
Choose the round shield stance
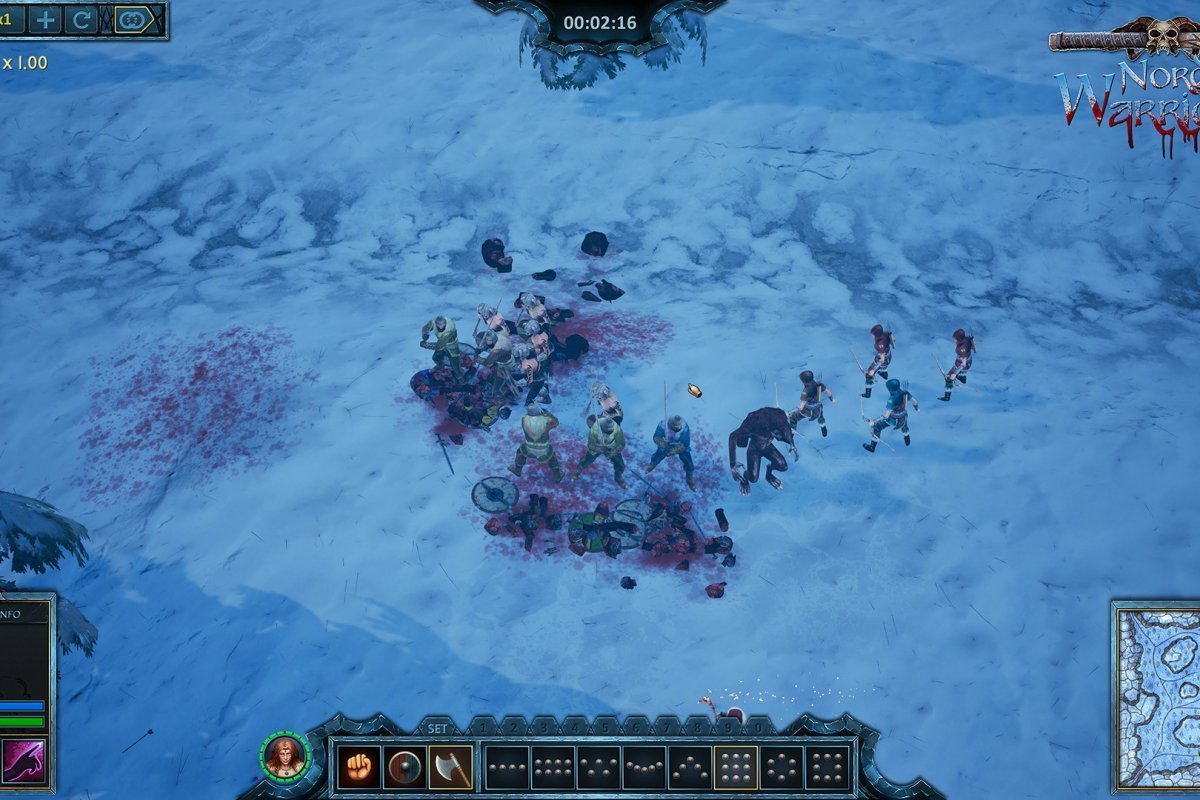404,767
